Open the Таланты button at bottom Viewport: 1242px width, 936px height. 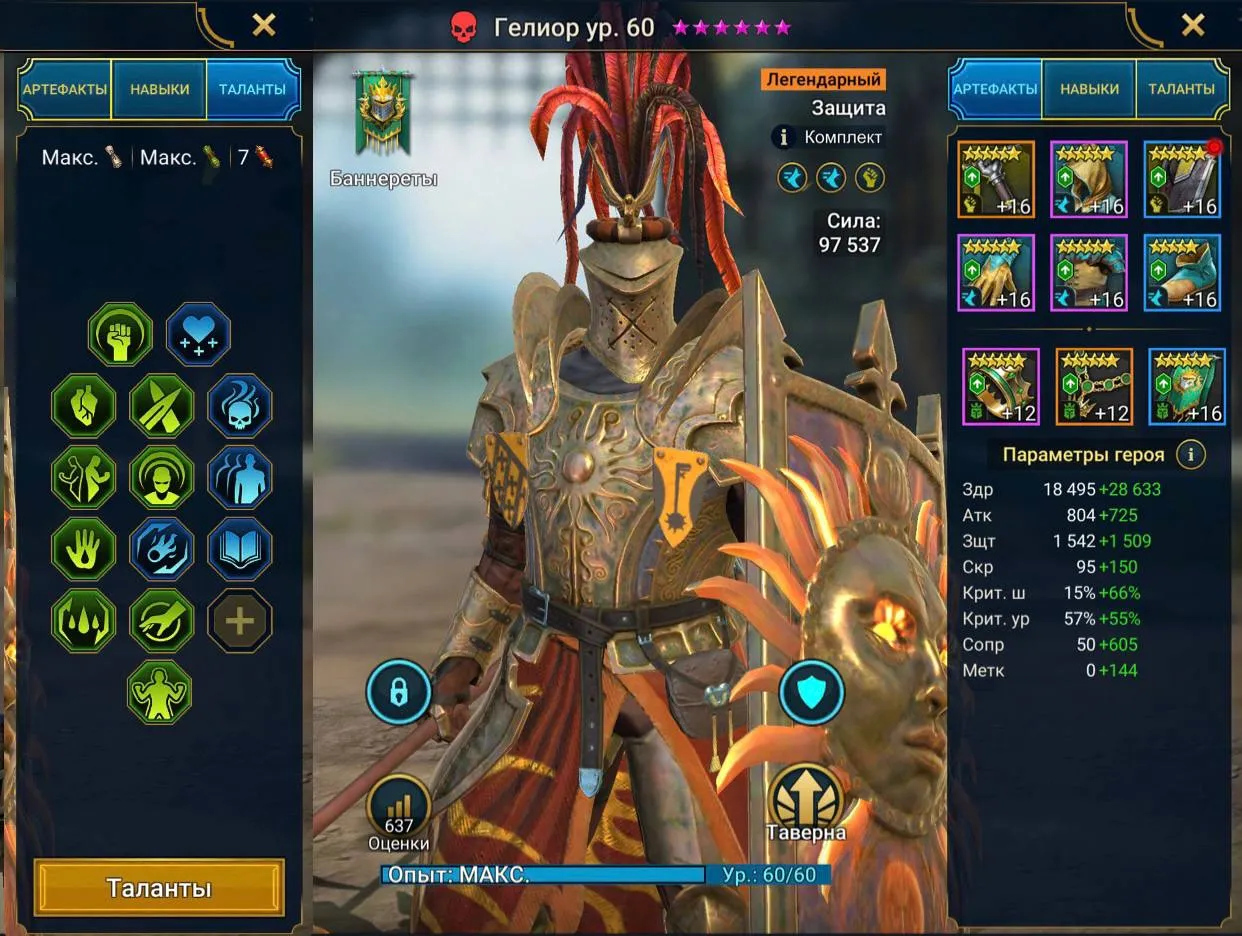(x=159, y=888)
